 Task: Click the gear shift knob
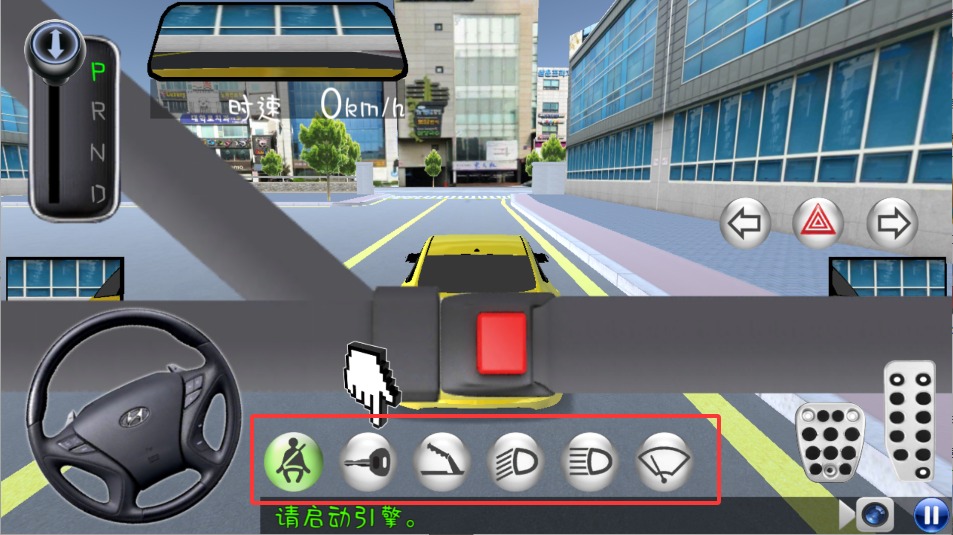[48, 43]
